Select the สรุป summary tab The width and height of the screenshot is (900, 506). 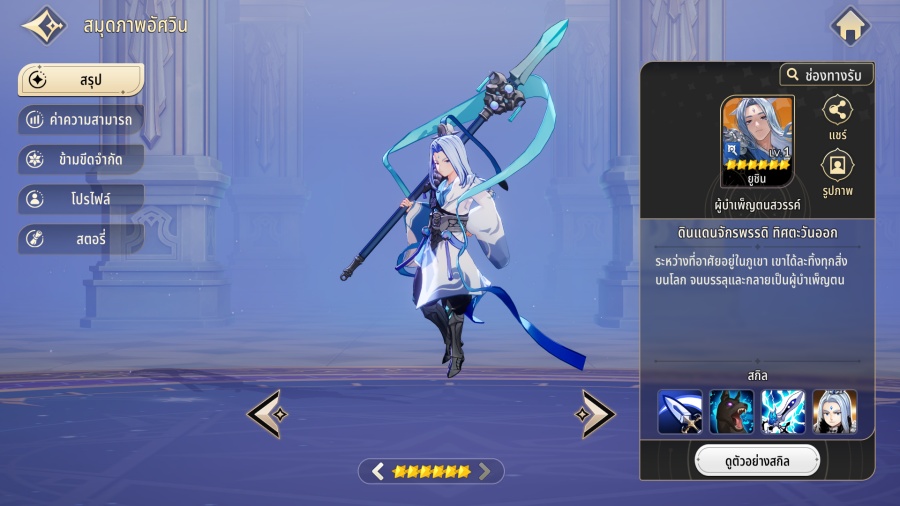(x=80, y=79)
